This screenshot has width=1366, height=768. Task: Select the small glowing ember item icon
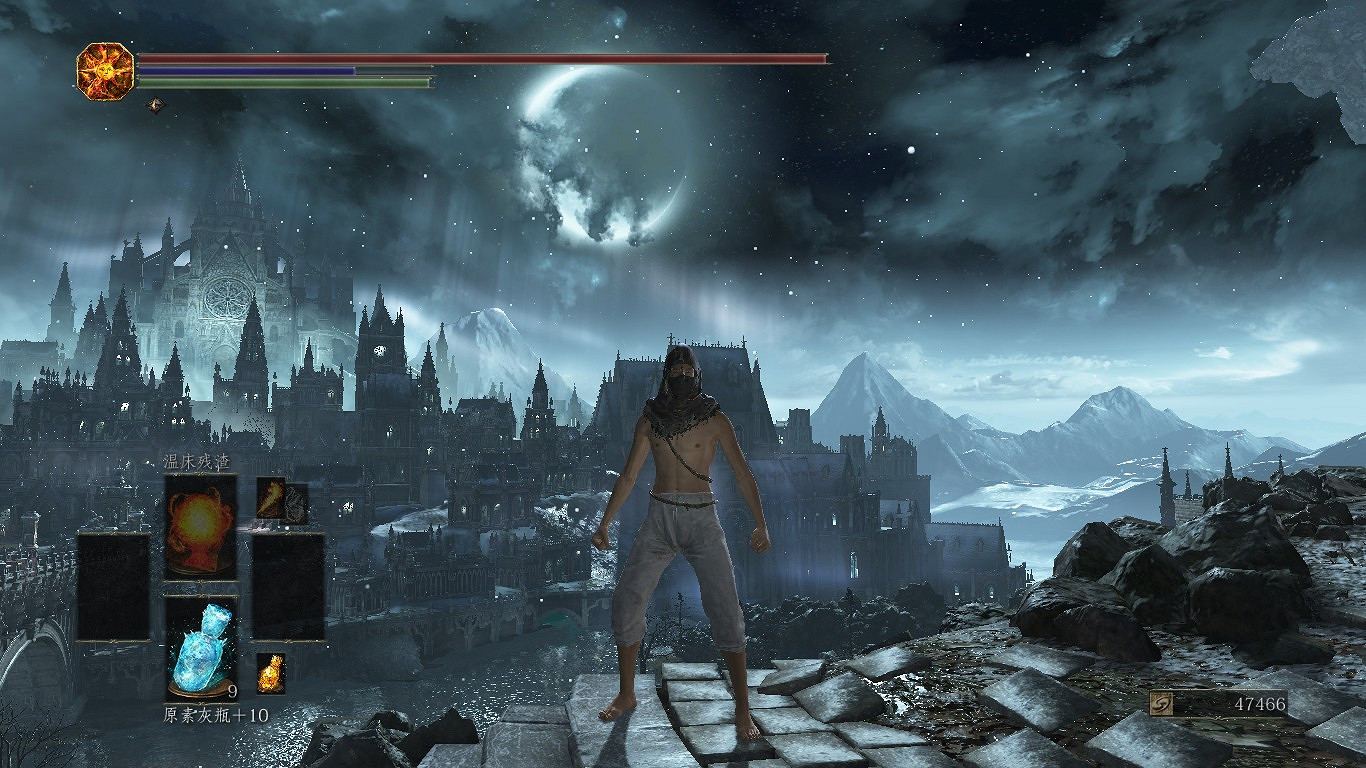pos(270,673)
